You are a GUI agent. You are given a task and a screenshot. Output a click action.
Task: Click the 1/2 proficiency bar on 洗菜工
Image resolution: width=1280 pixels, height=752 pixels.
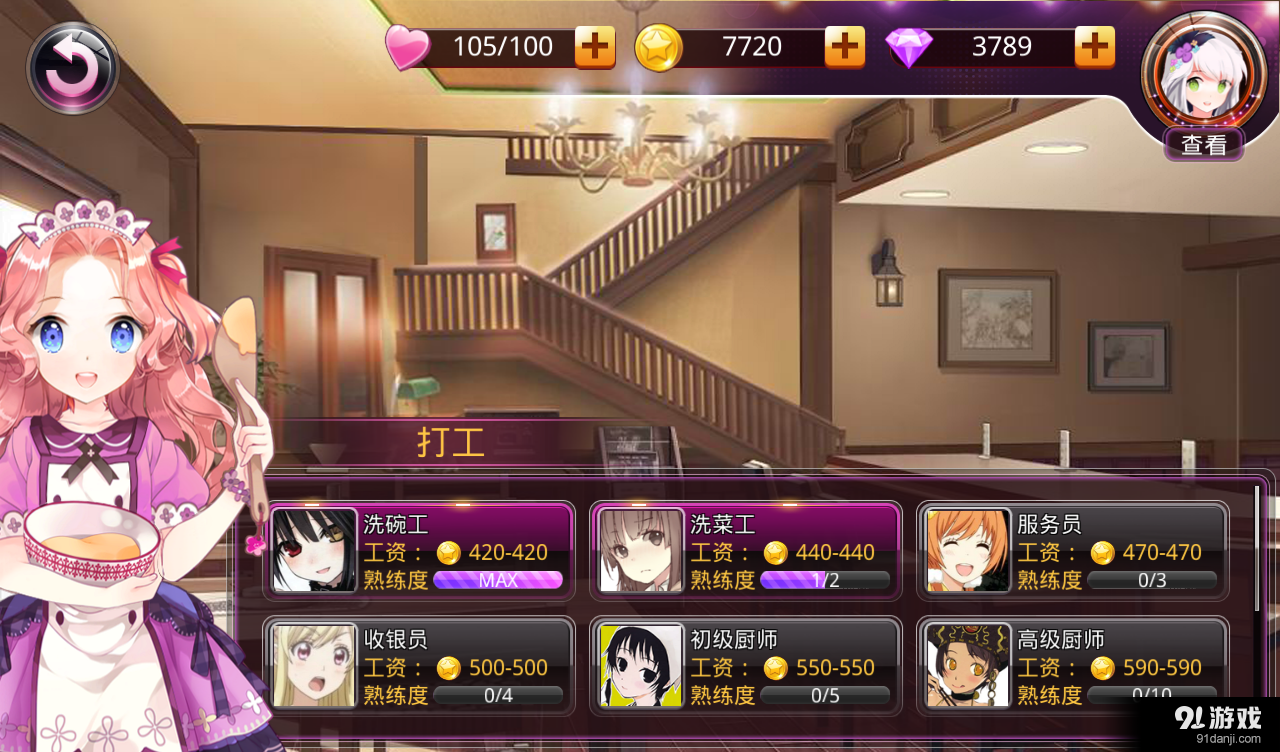point(824,580)
